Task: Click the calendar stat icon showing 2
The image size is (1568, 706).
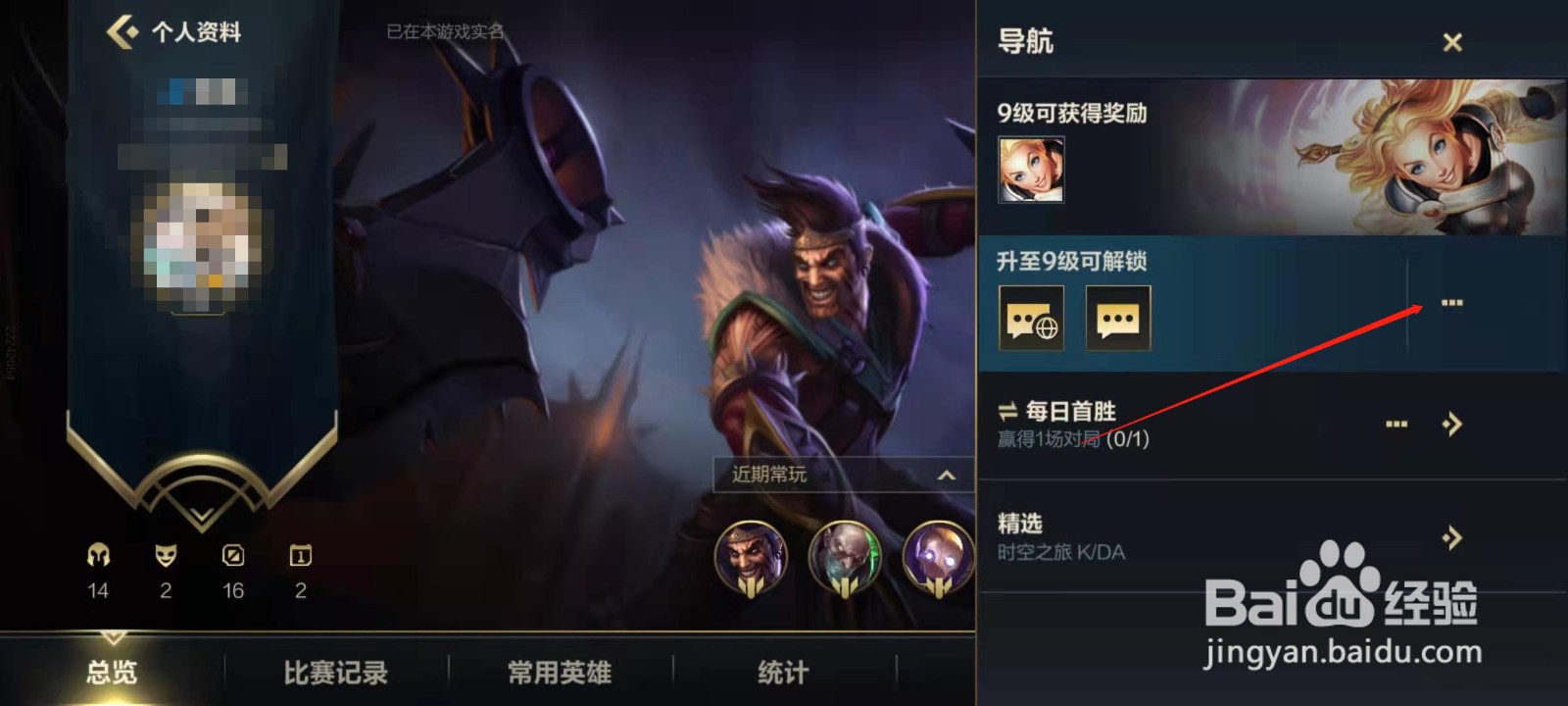Action: (300, 557)
